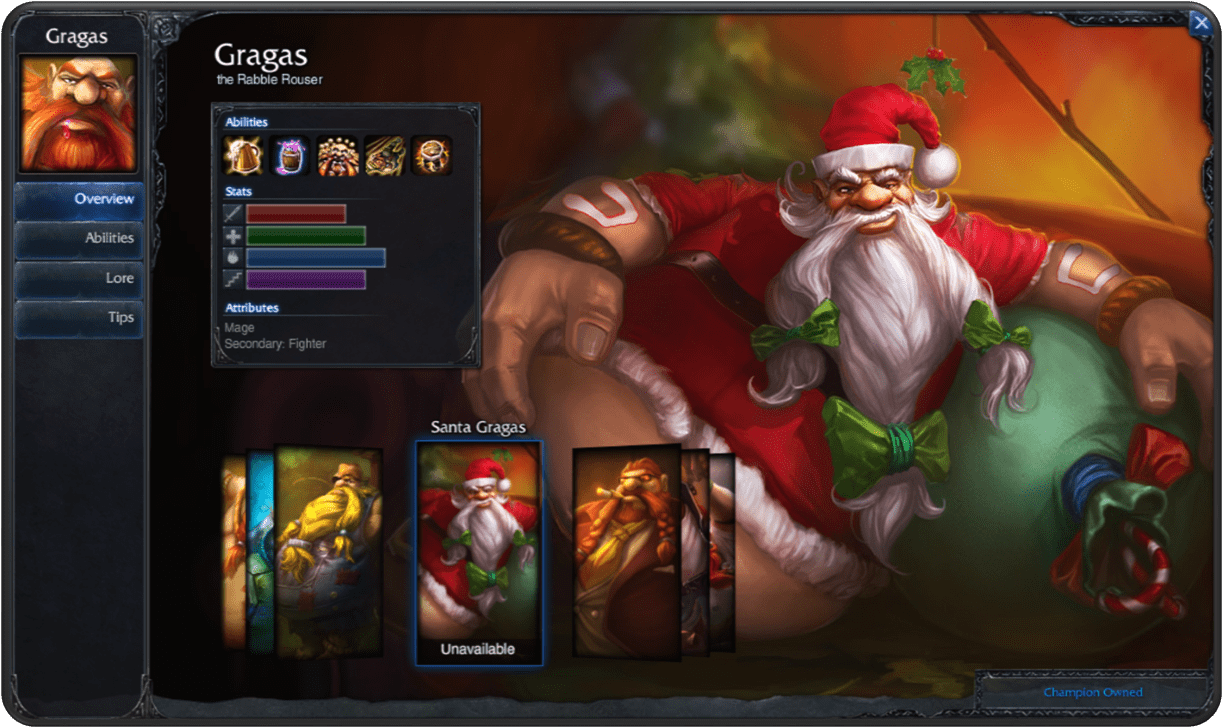This screenshot has height=728, width=1223.
Task: Show the Lore tab
Action: [79, 278]
